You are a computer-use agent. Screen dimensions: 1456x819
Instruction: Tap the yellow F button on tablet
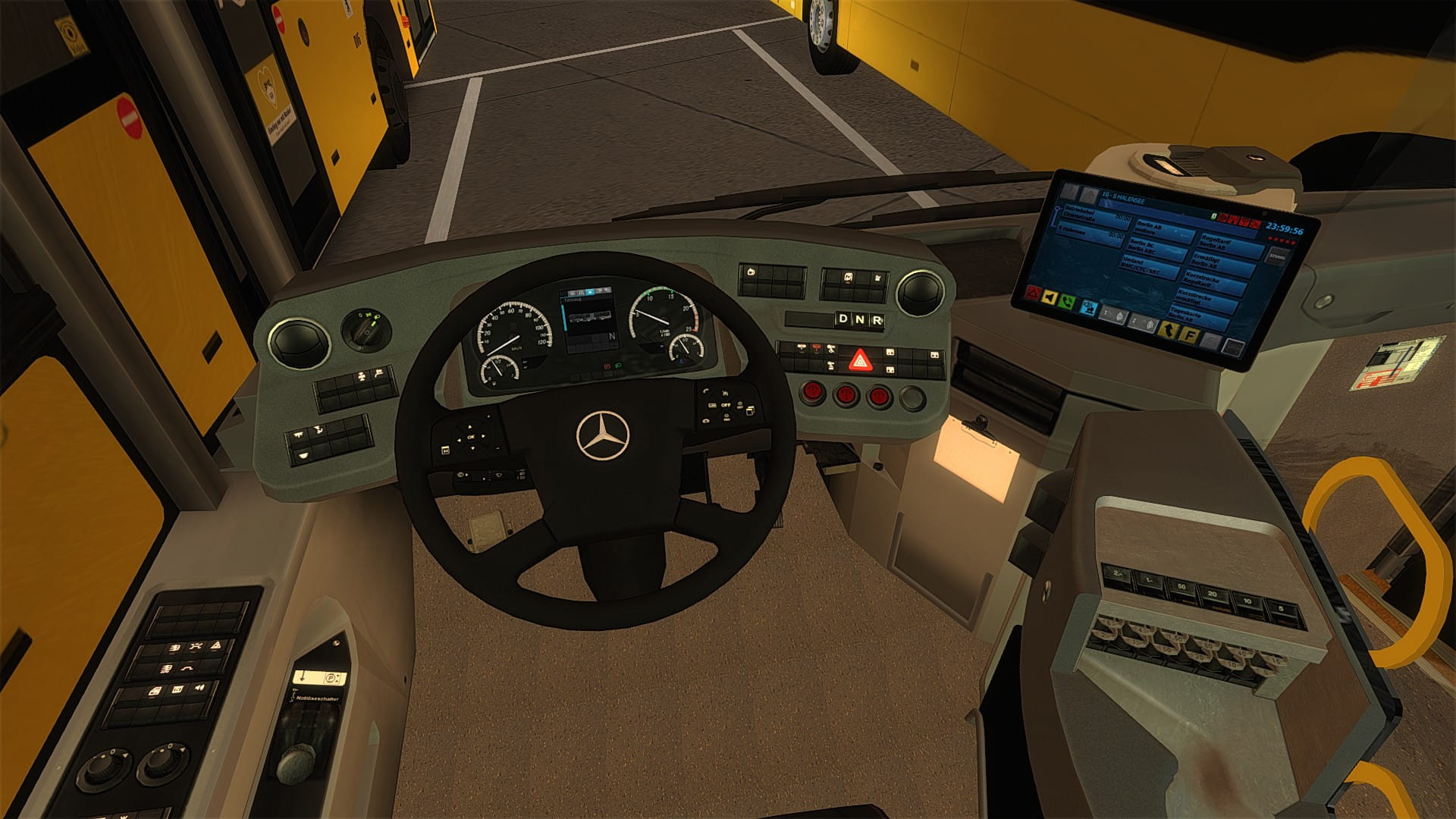(1189, 333)
